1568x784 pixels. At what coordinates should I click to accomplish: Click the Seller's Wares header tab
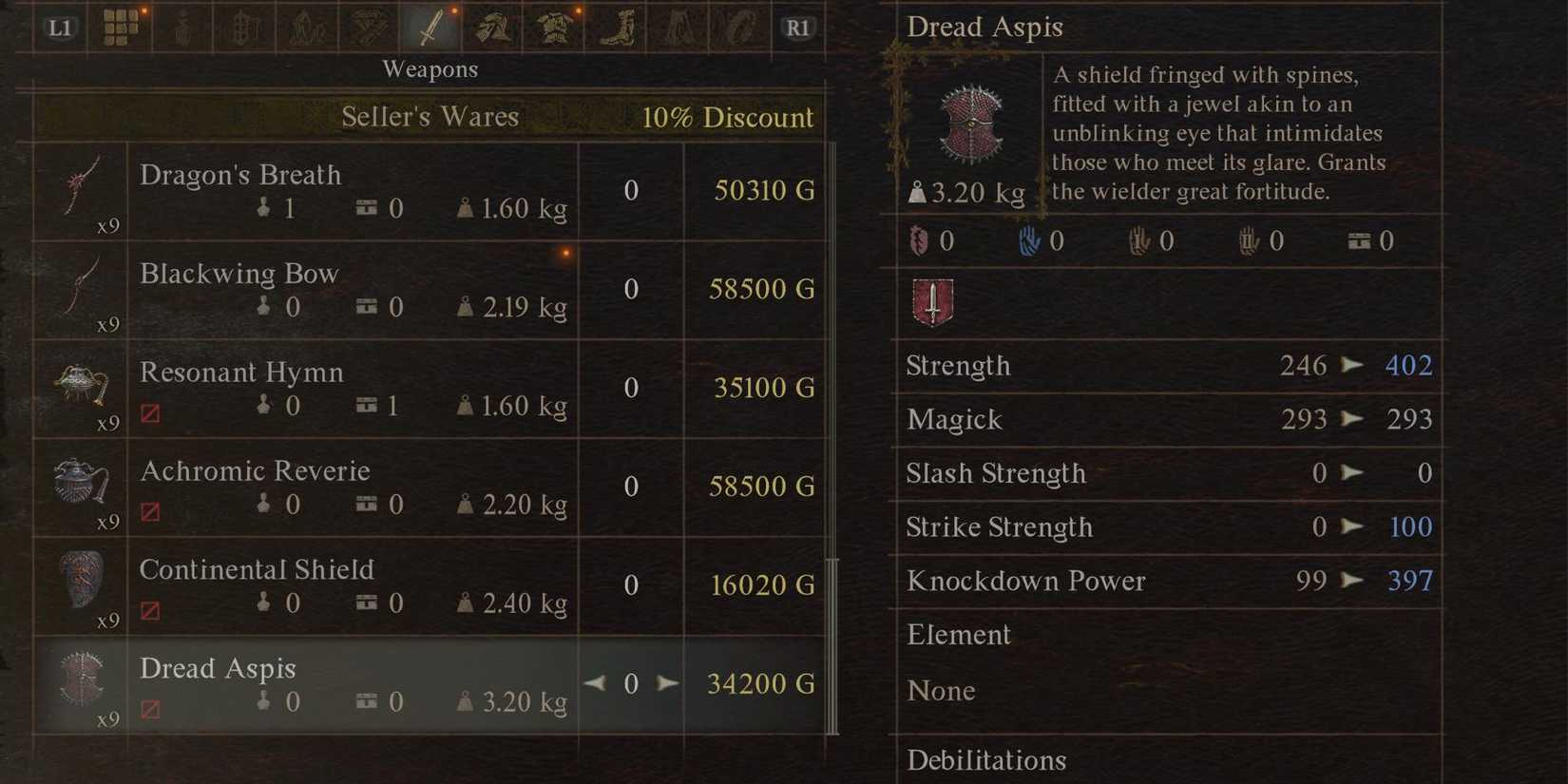[430, 116]
